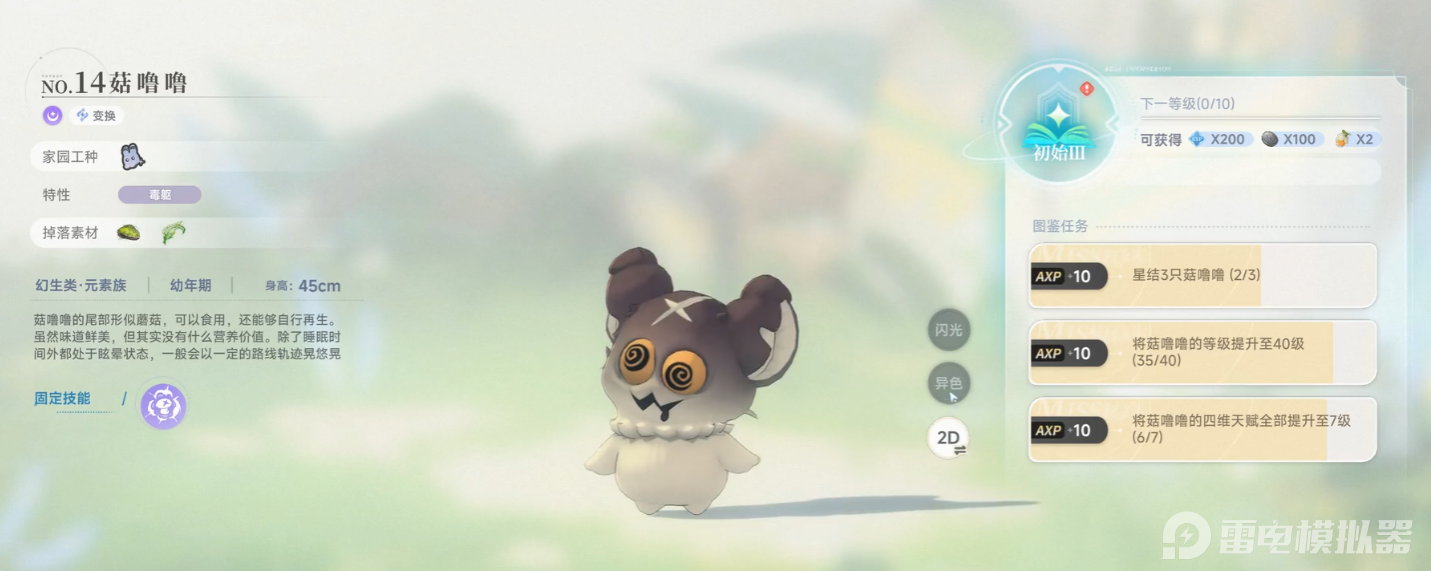The height and width of the screenshot is (571, 1431).
Task: Toggle the 闪光 shiny view
Action: (948, 330)
